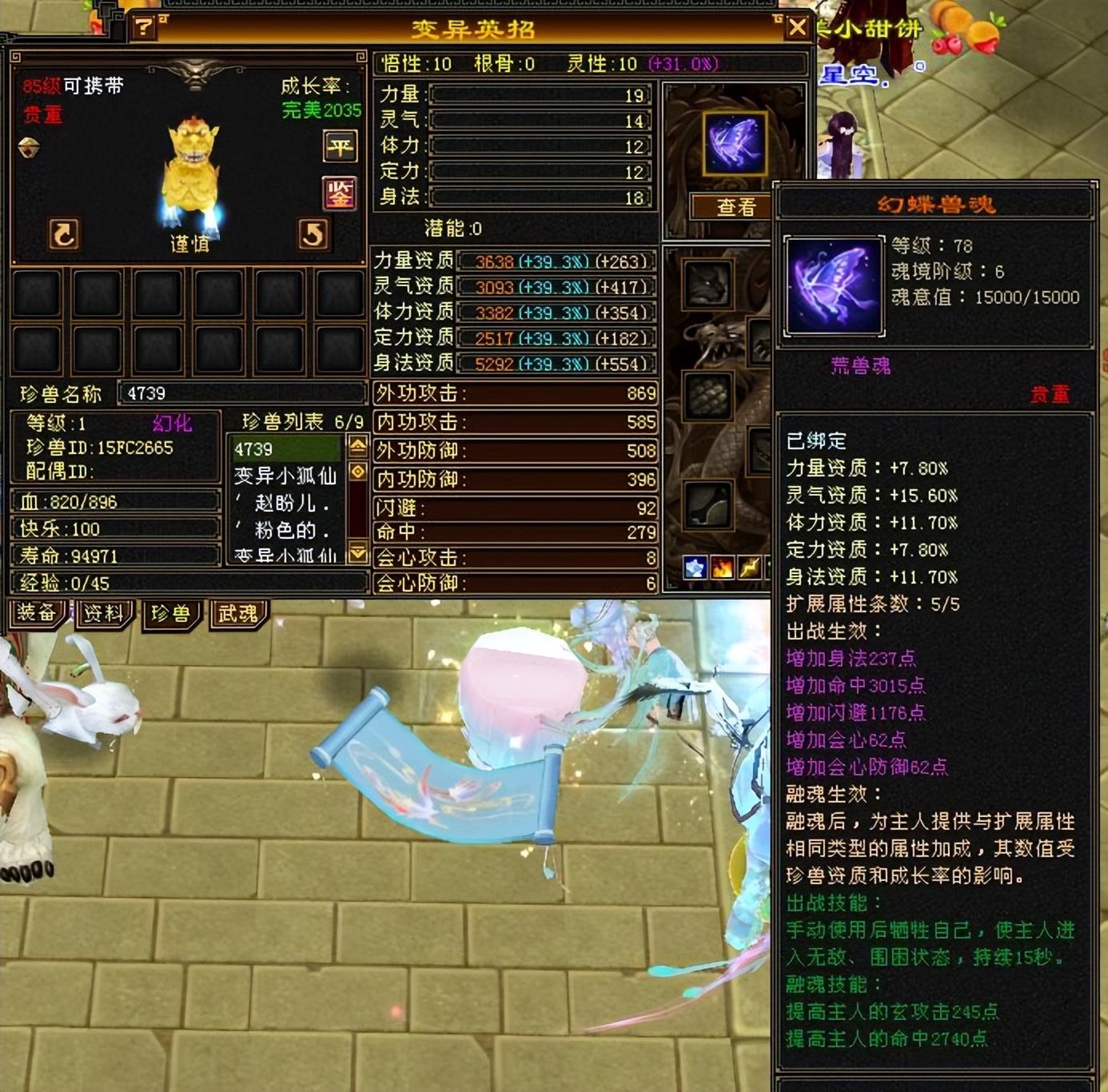This screenshot has width=1108, height=1092.
Task: Click the 鉴 (appraise) pet icon
Action: pyautogui.click(x=340, y=192)
